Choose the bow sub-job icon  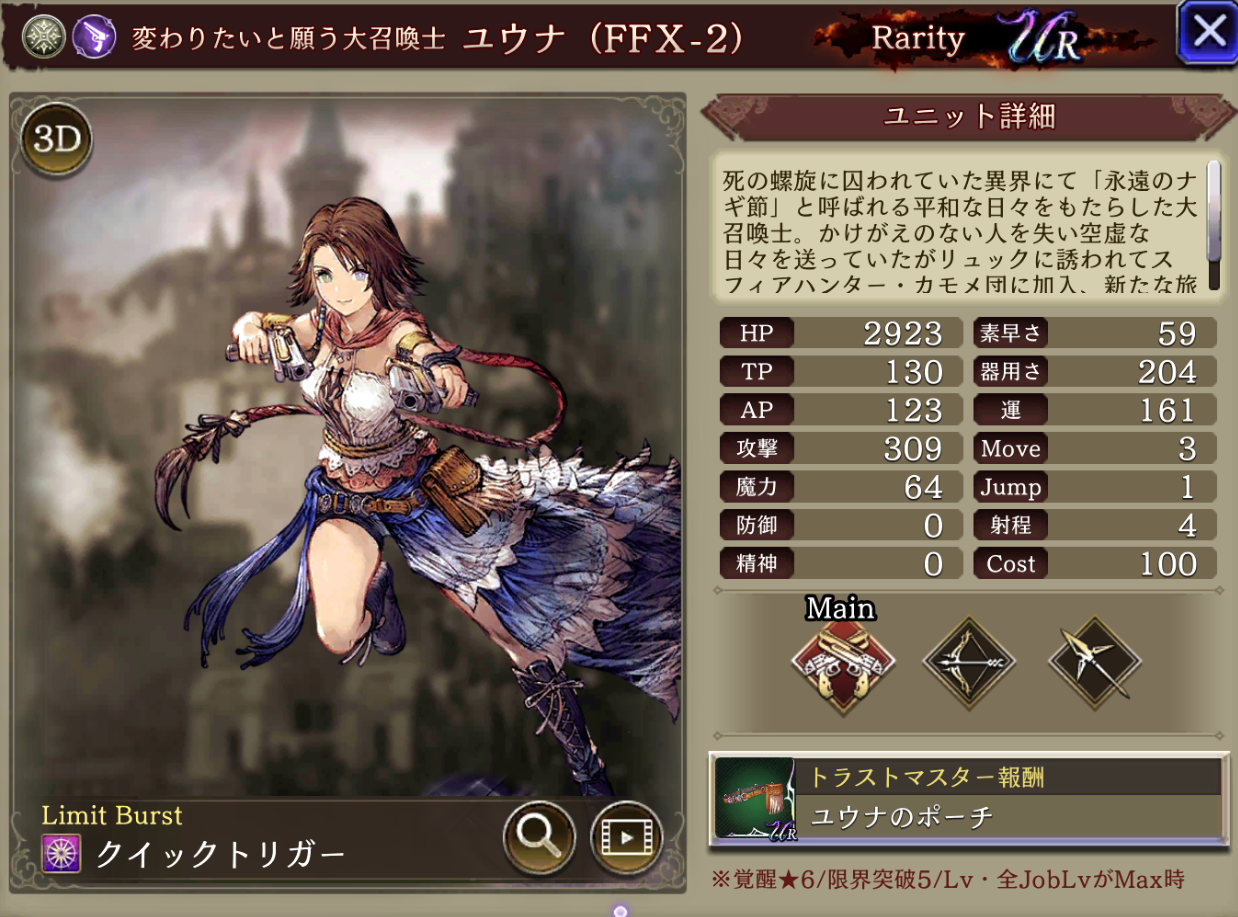pyautogui.click(x=968, y=660)
